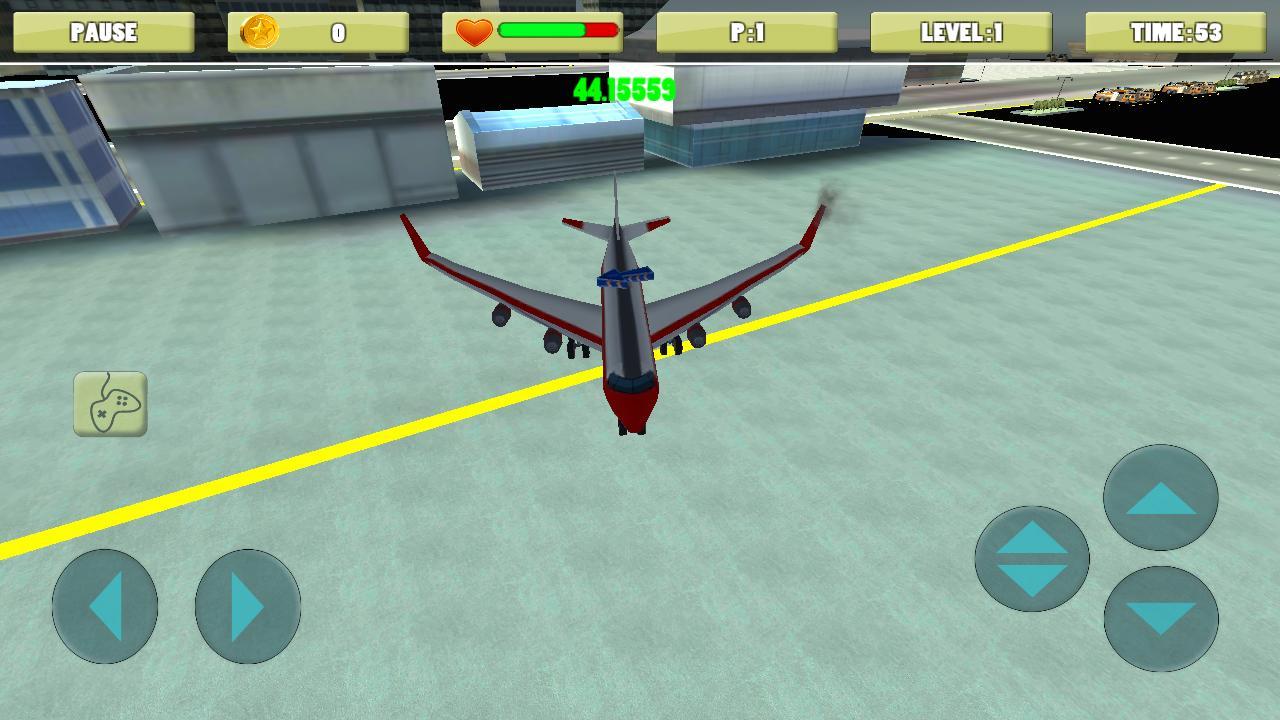The width and height of the screenshot is (1280, 720).
Task: Tap the down pitch arrow control
Action: click(1159, 619)
